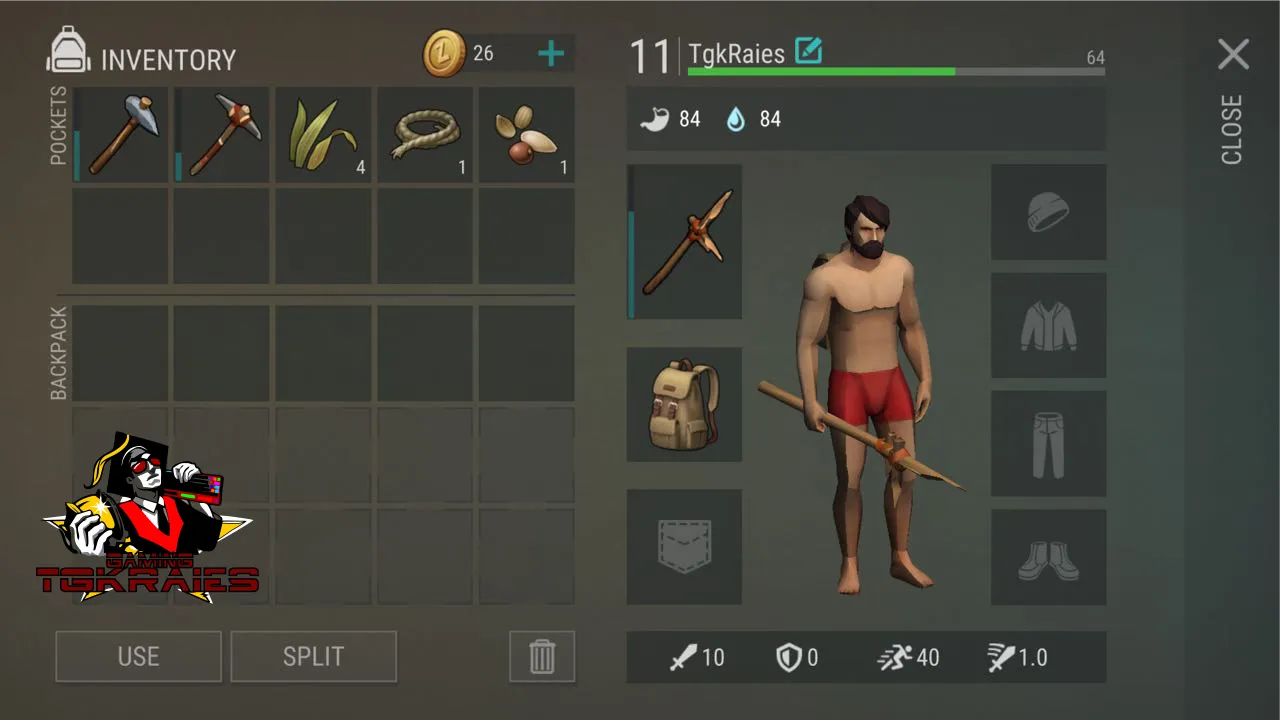Edit the player name TgkRaies
Image resolution: width=1280 pixels, height=720 pixels.
point(808,50)
